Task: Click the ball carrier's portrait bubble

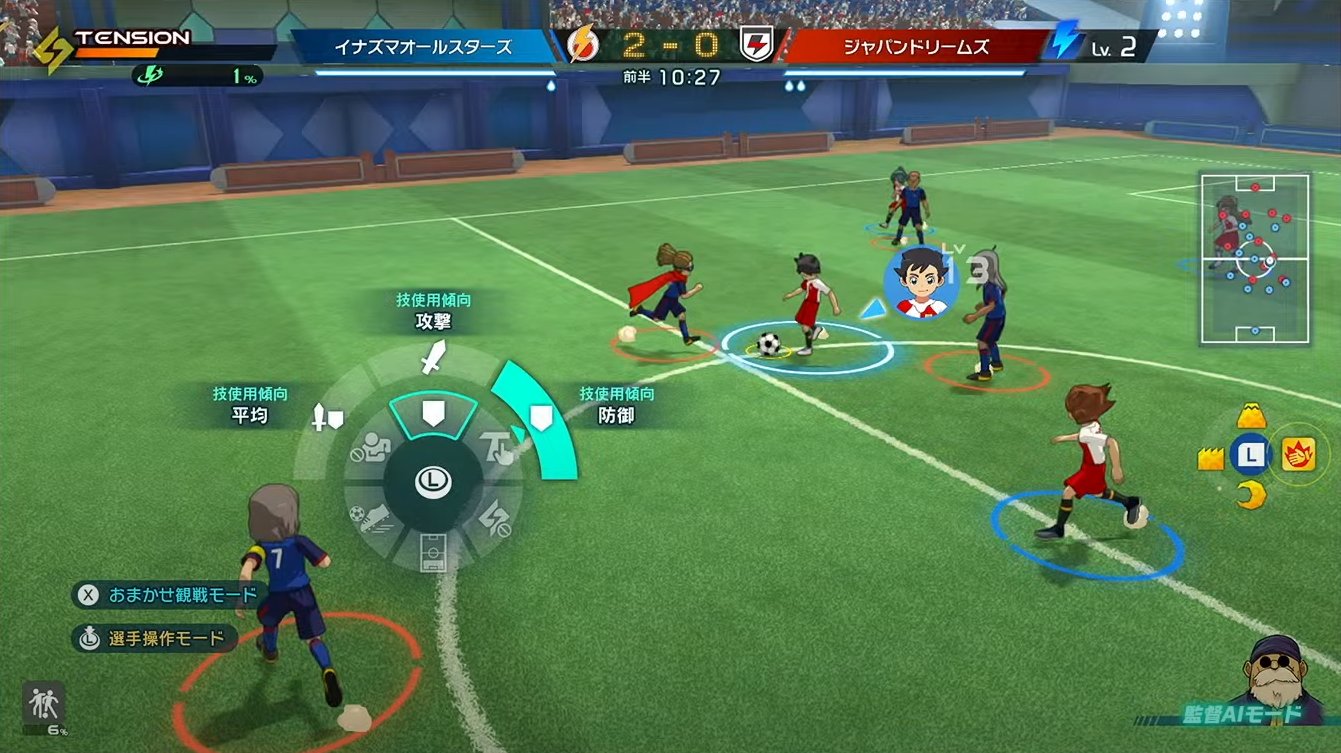Action: coord(921,280)
